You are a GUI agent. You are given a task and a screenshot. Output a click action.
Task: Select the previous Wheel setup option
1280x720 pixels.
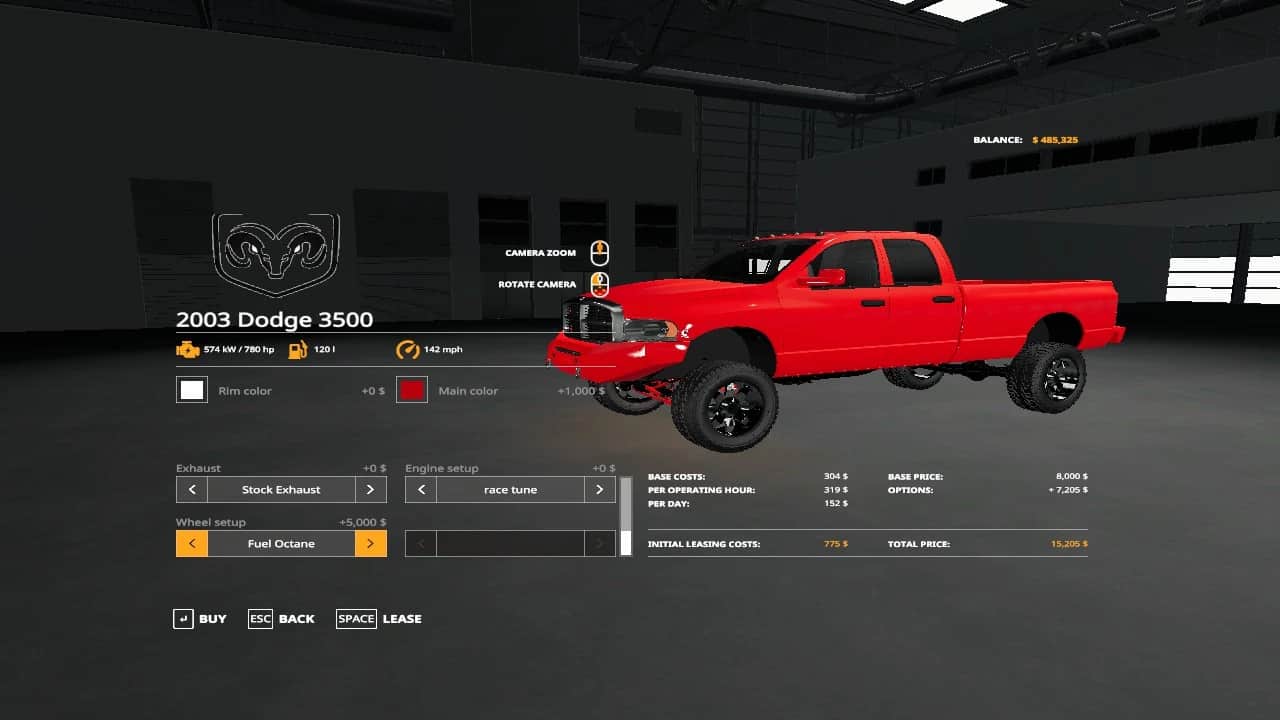[192, 544]
